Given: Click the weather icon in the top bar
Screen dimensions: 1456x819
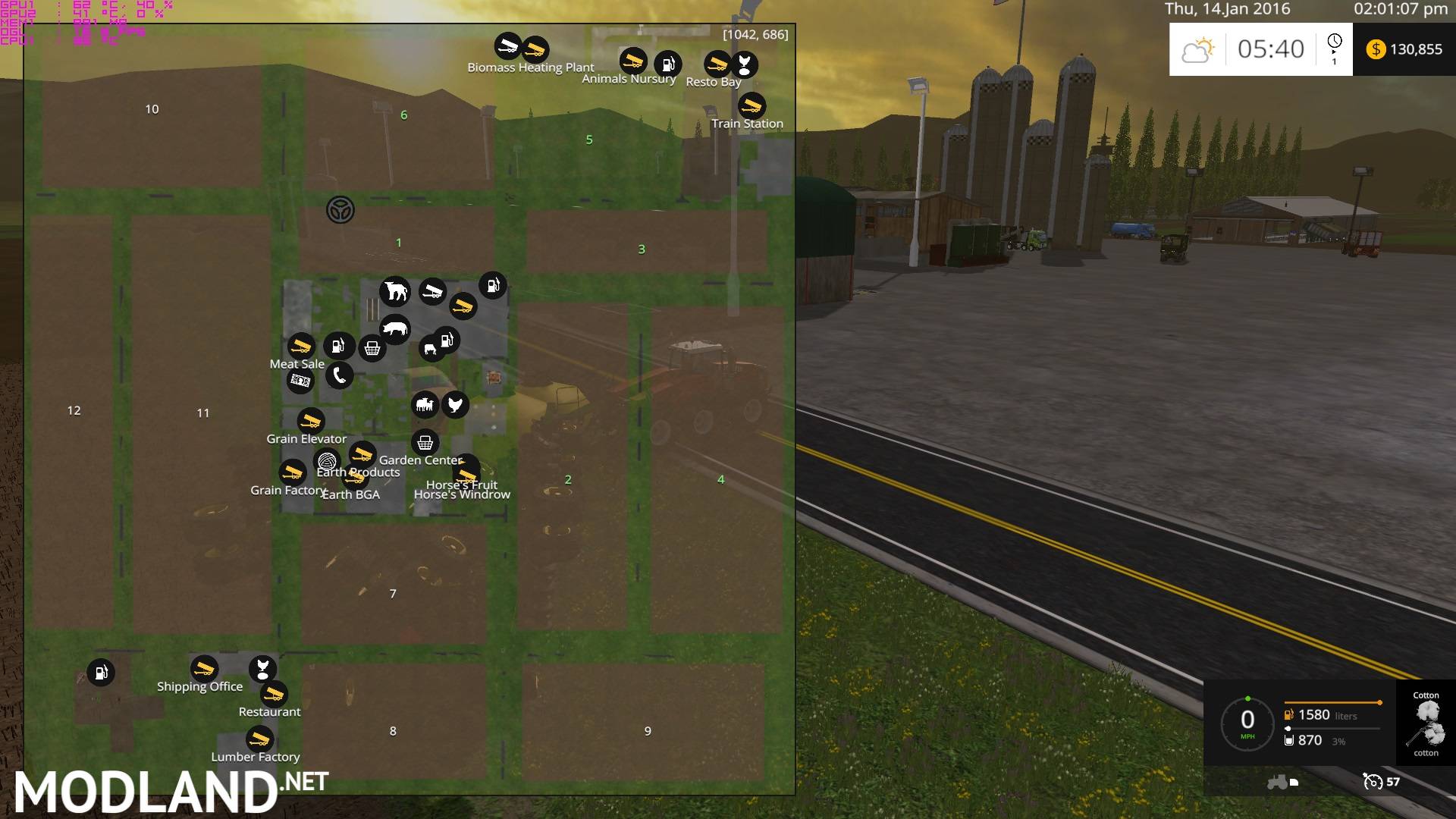Looking at the screenshot, I should [x=1197, y=49].
